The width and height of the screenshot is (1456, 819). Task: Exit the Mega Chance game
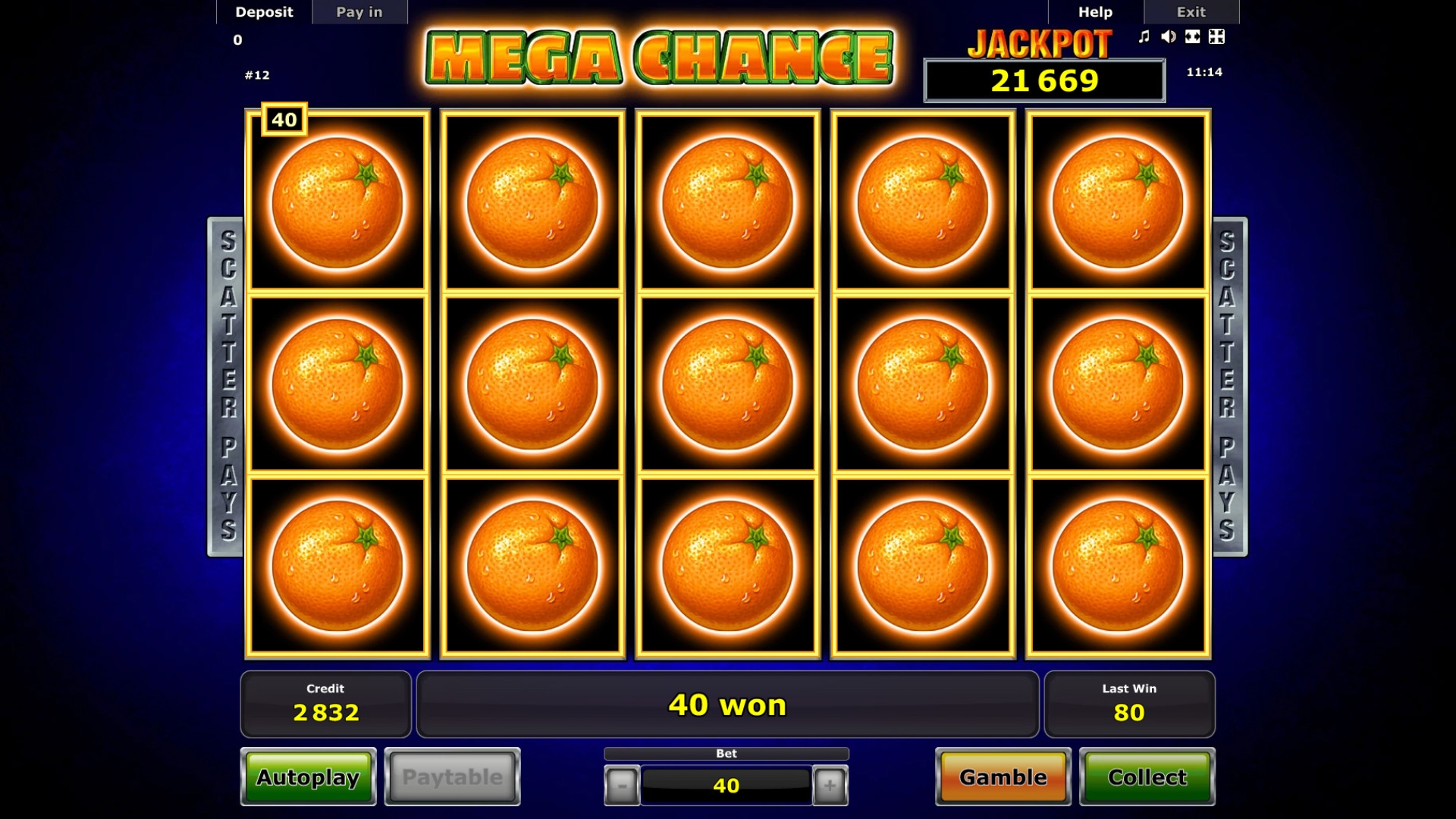(x=1191, y=12)
